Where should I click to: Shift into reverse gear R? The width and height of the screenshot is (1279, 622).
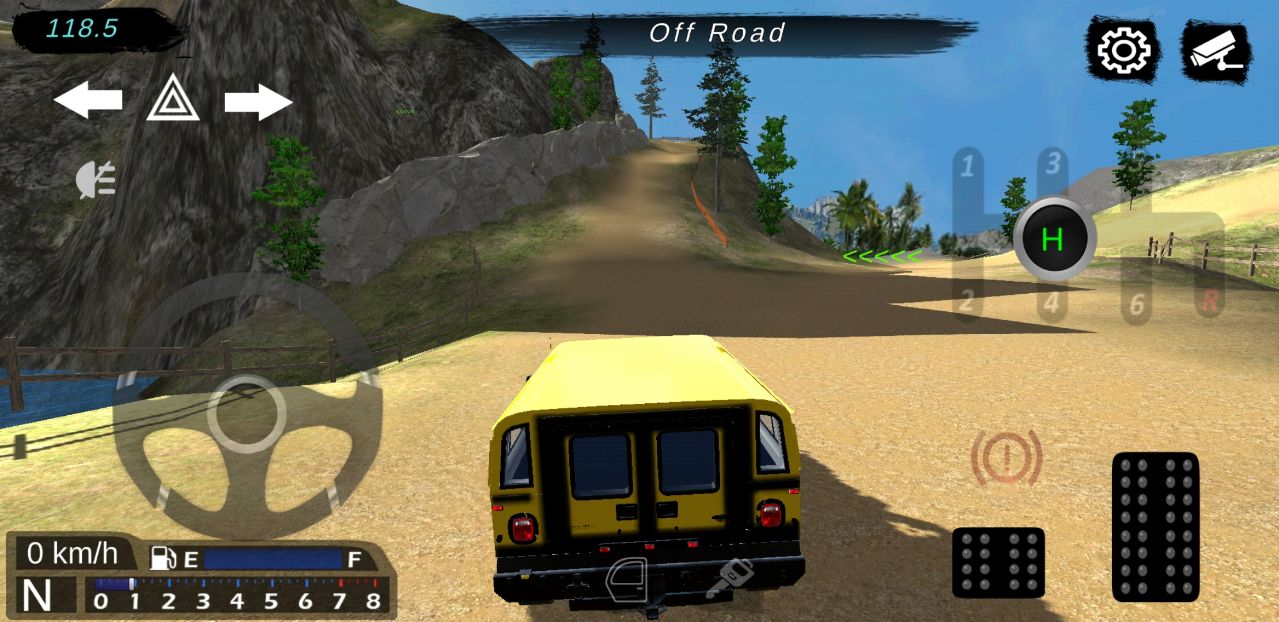point(1210,302)
